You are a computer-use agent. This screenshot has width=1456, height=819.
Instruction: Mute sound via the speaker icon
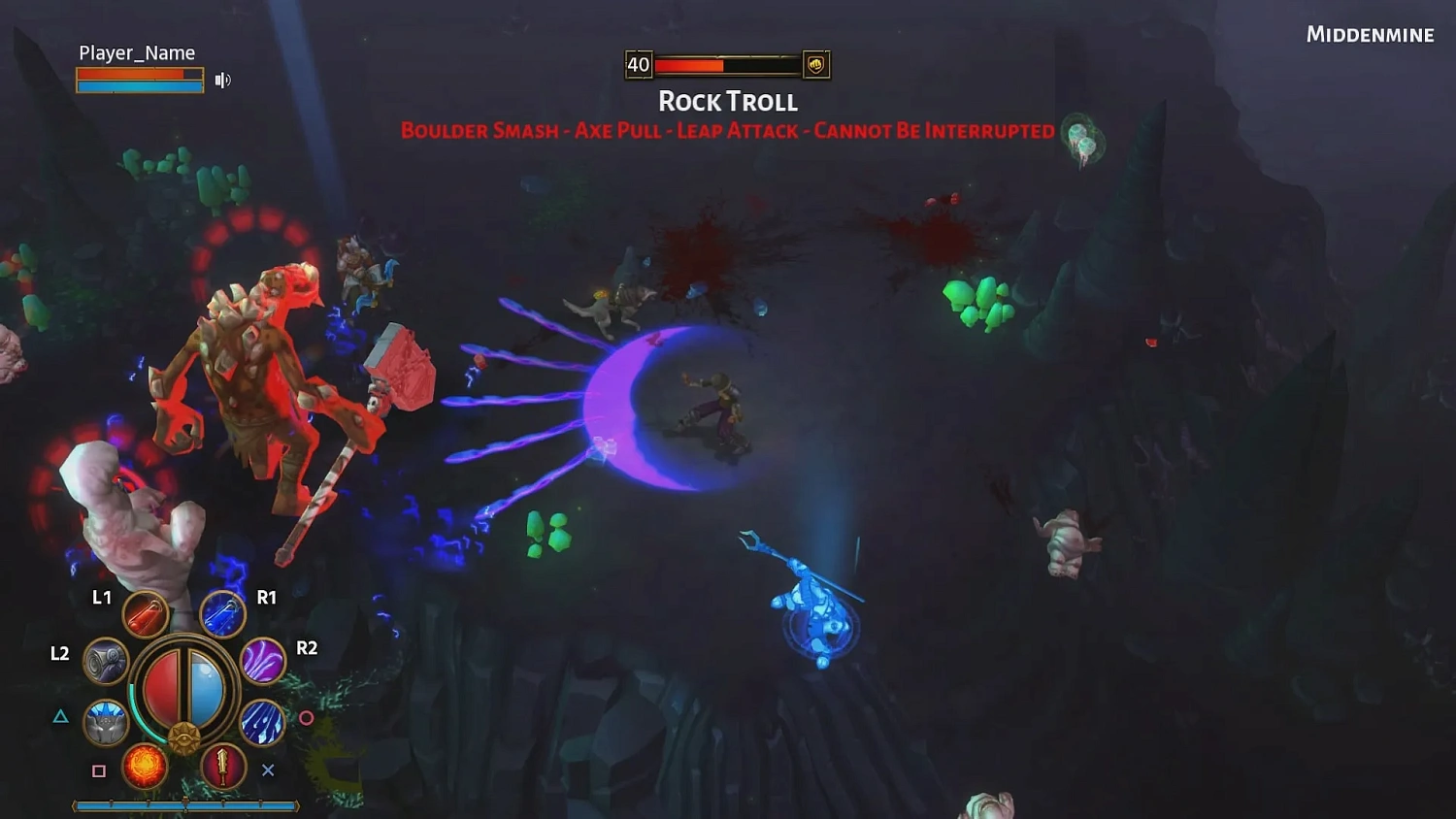(x=224, y=79)
